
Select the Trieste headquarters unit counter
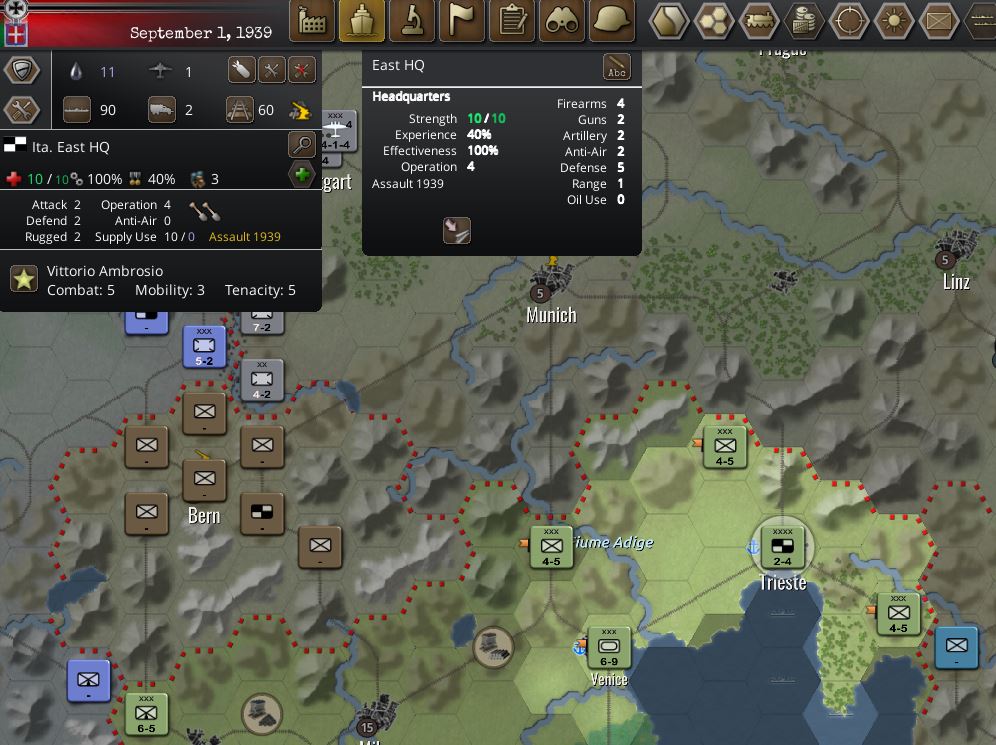pos(782,546)
